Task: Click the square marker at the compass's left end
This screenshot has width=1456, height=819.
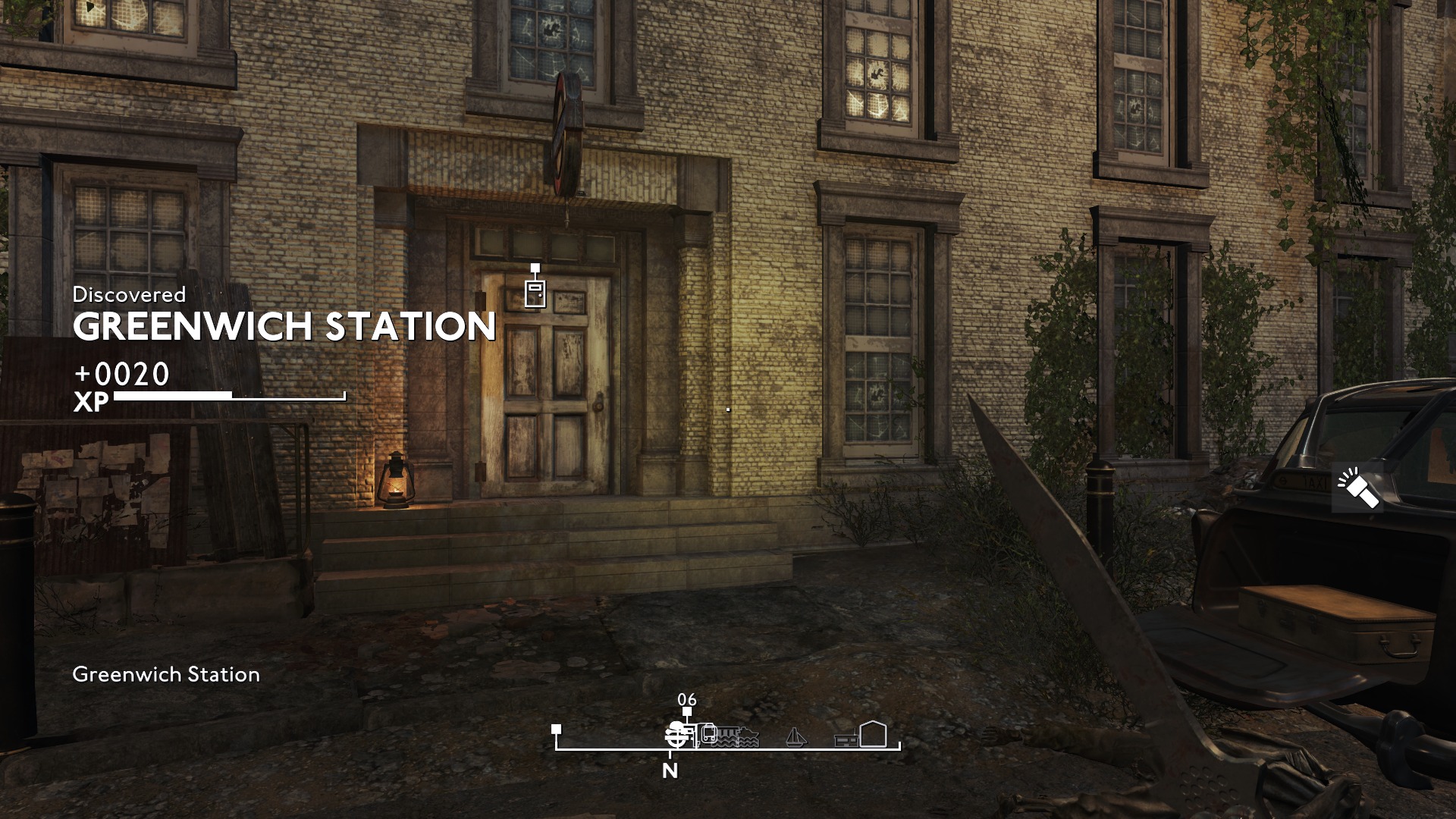Action: click(557, 730)
